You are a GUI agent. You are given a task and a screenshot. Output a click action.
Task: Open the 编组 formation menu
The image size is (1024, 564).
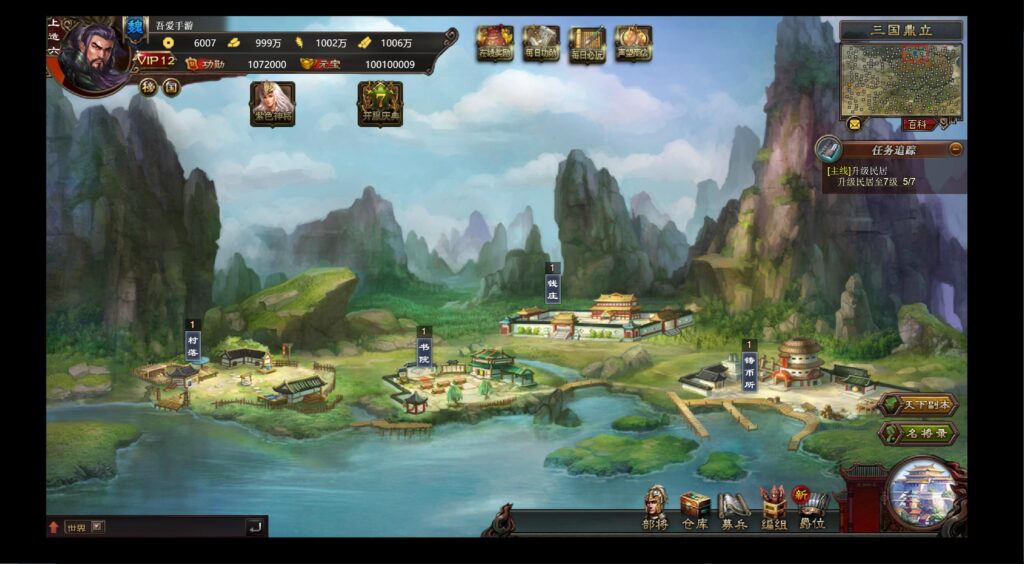(x=774, y=508)
